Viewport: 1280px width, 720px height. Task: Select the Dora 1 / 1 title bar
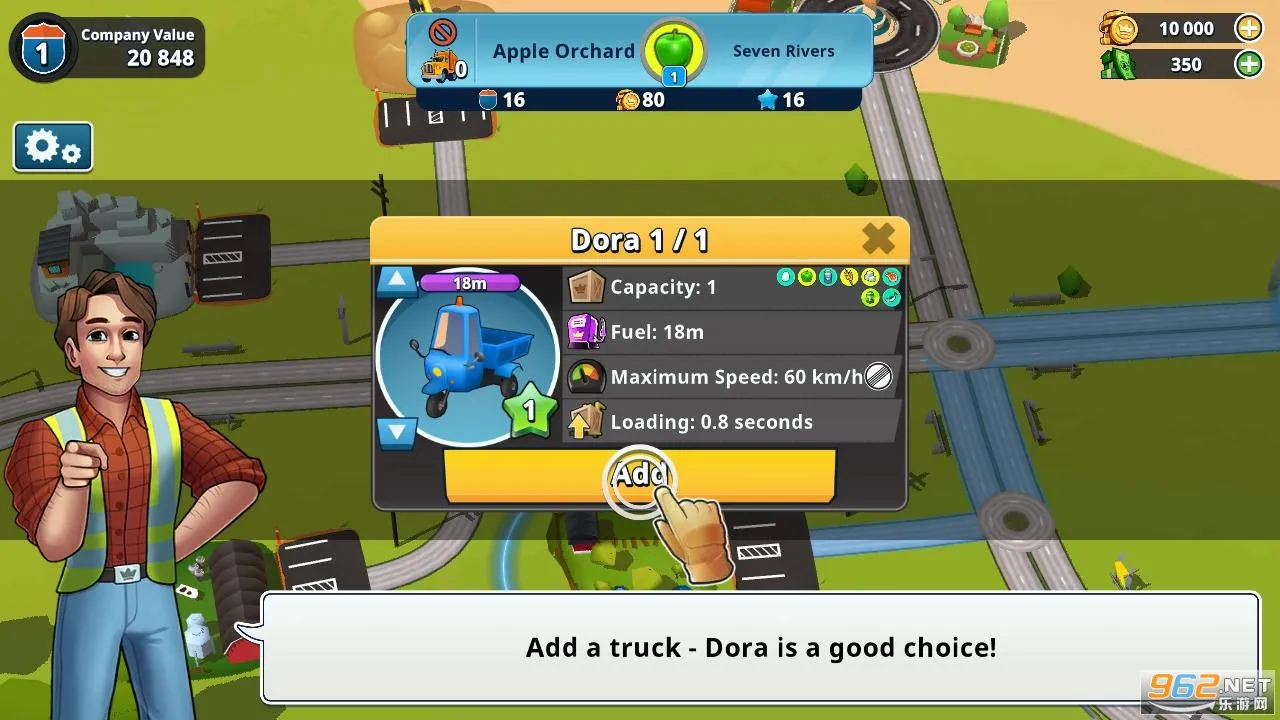640,240
